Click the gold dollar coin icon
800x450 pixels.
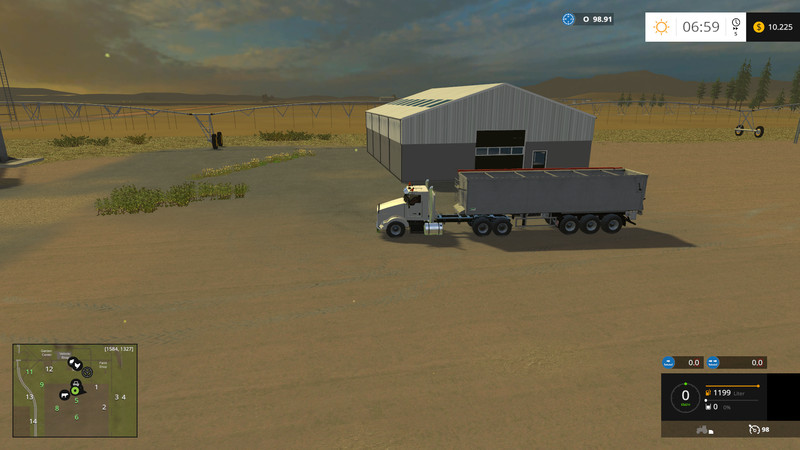click(759, 27)
